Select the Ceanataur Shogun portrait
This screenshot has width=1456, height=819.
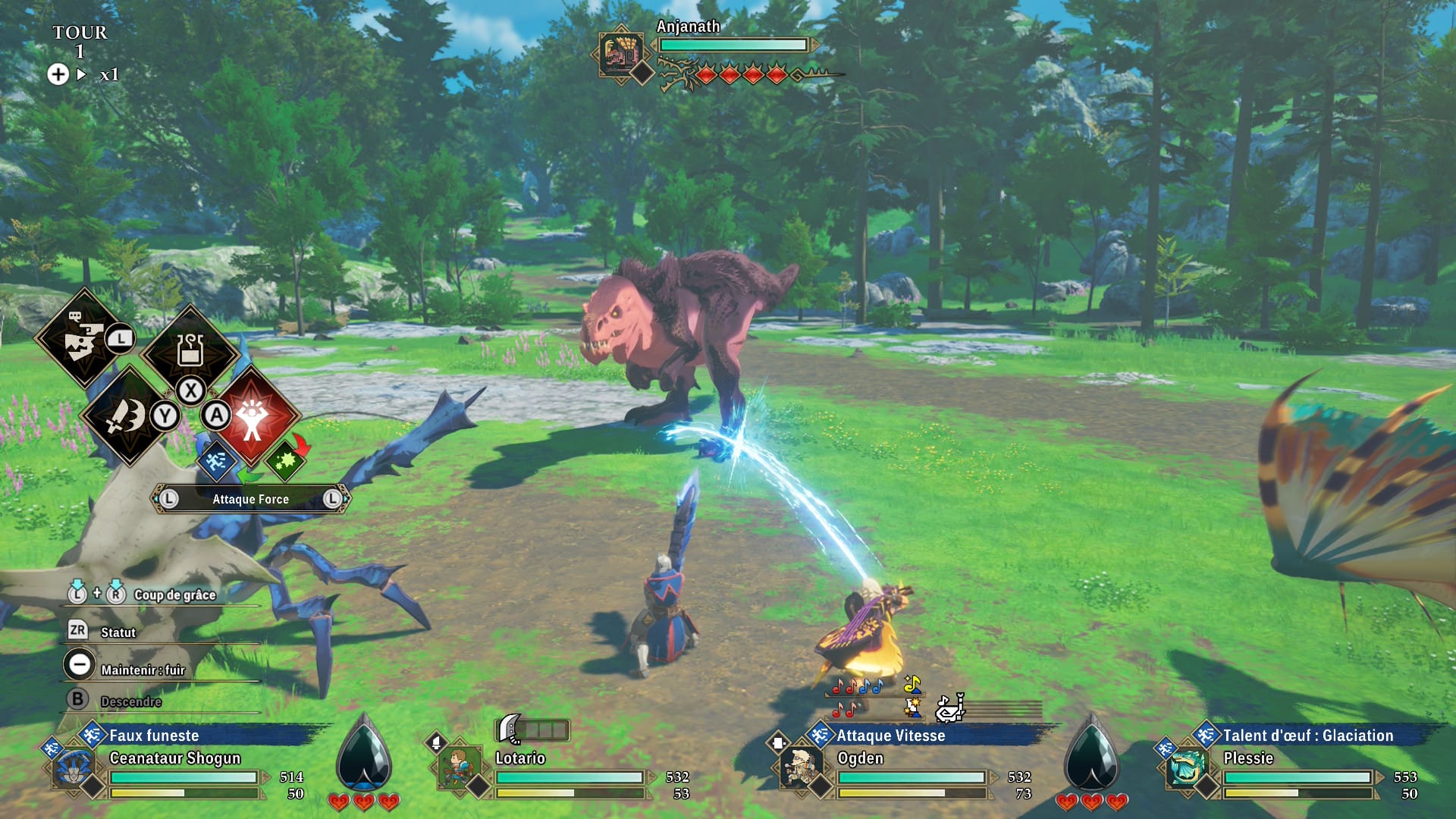pyautogui.click(x=74, y=768)
